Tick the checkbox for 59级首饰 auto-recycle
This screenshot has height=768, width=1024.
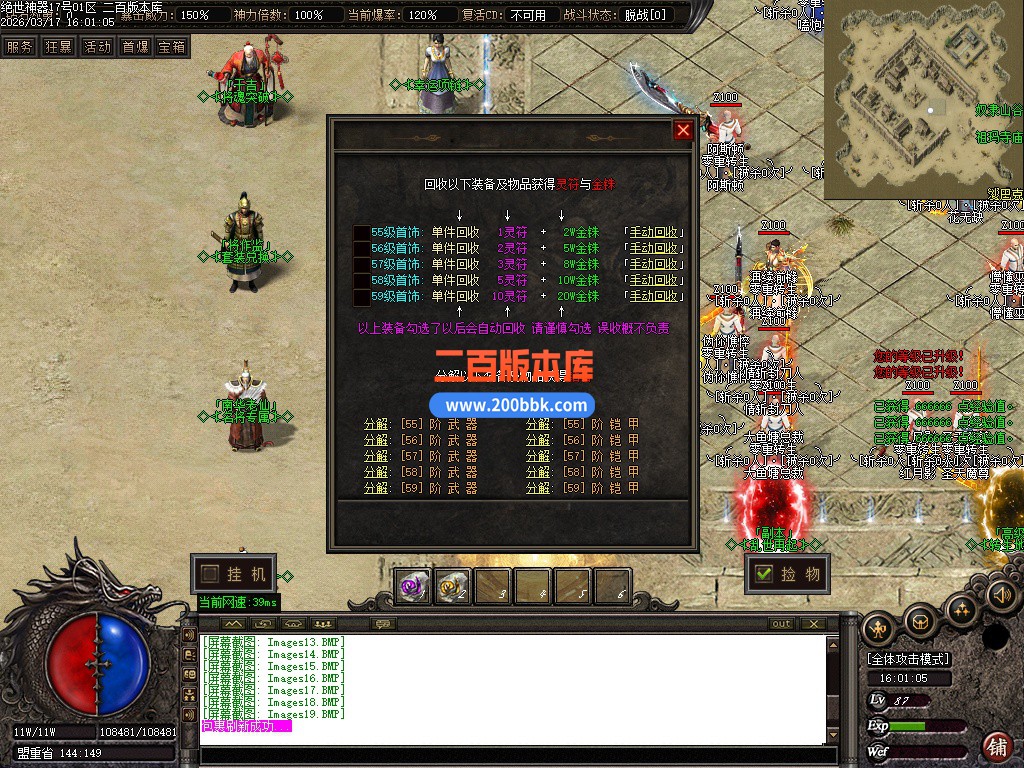(361, 296)
